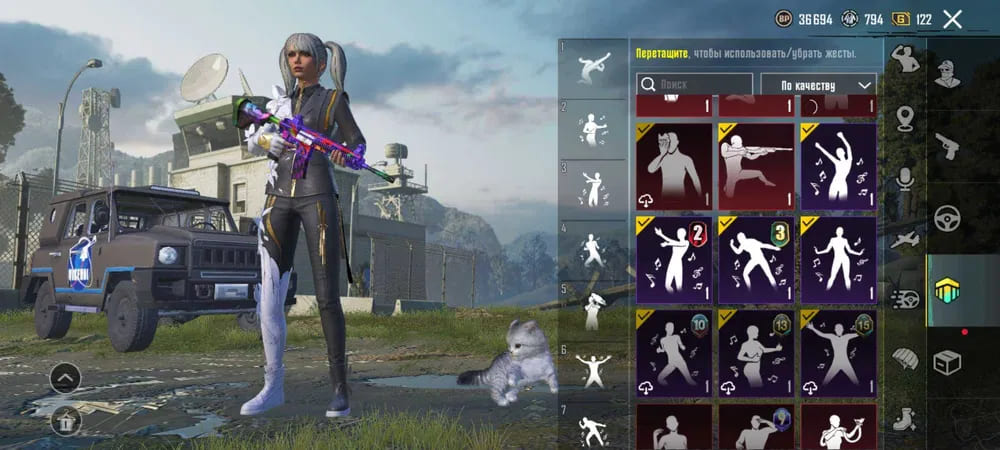The width and height of the screenshot is (1000, 450).
Task: Pick the dance emote with badge 3
Action: point(756,259)
